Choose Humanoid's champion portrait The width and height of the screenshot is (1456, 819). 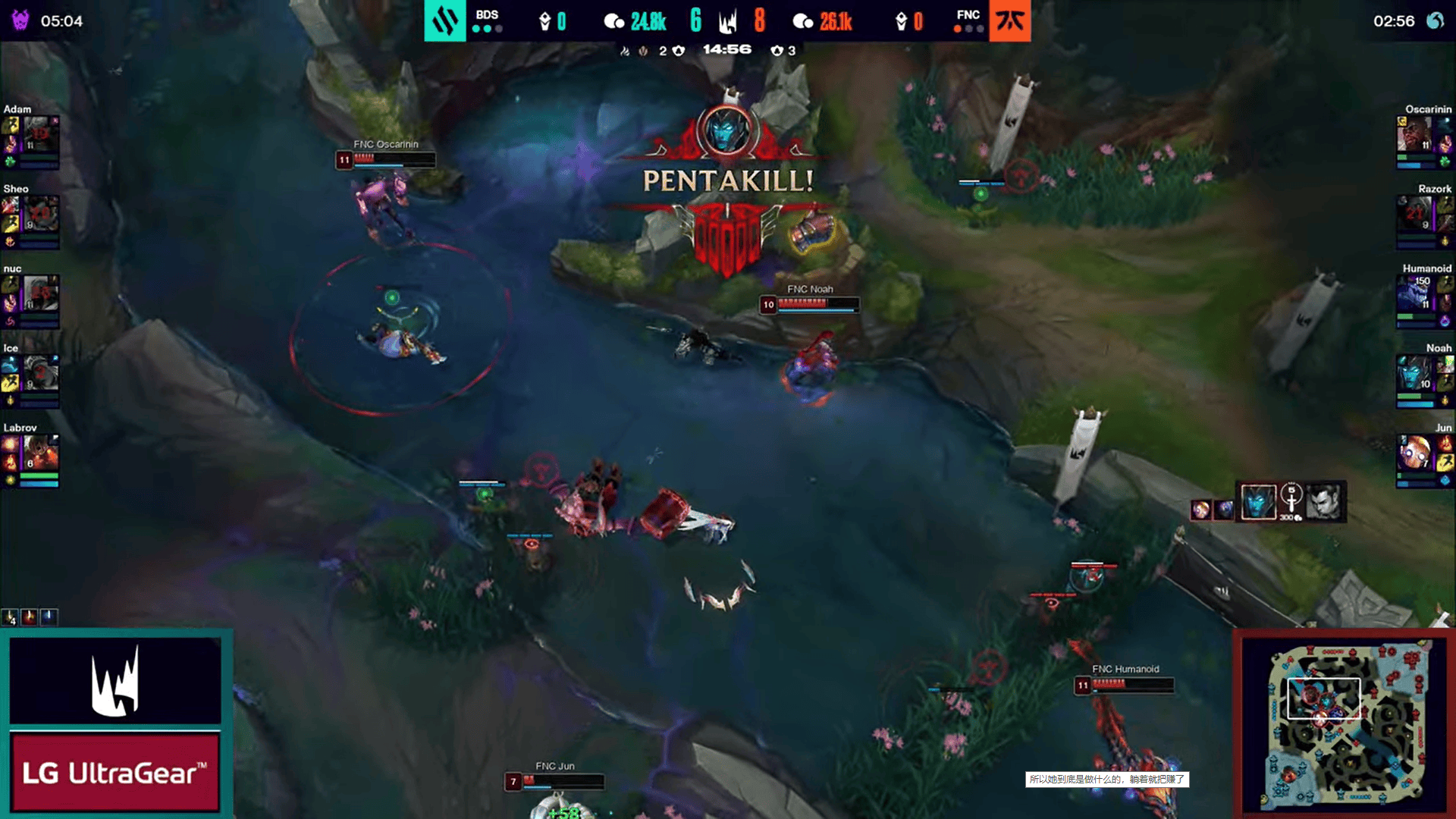(x=1414, y=293)
